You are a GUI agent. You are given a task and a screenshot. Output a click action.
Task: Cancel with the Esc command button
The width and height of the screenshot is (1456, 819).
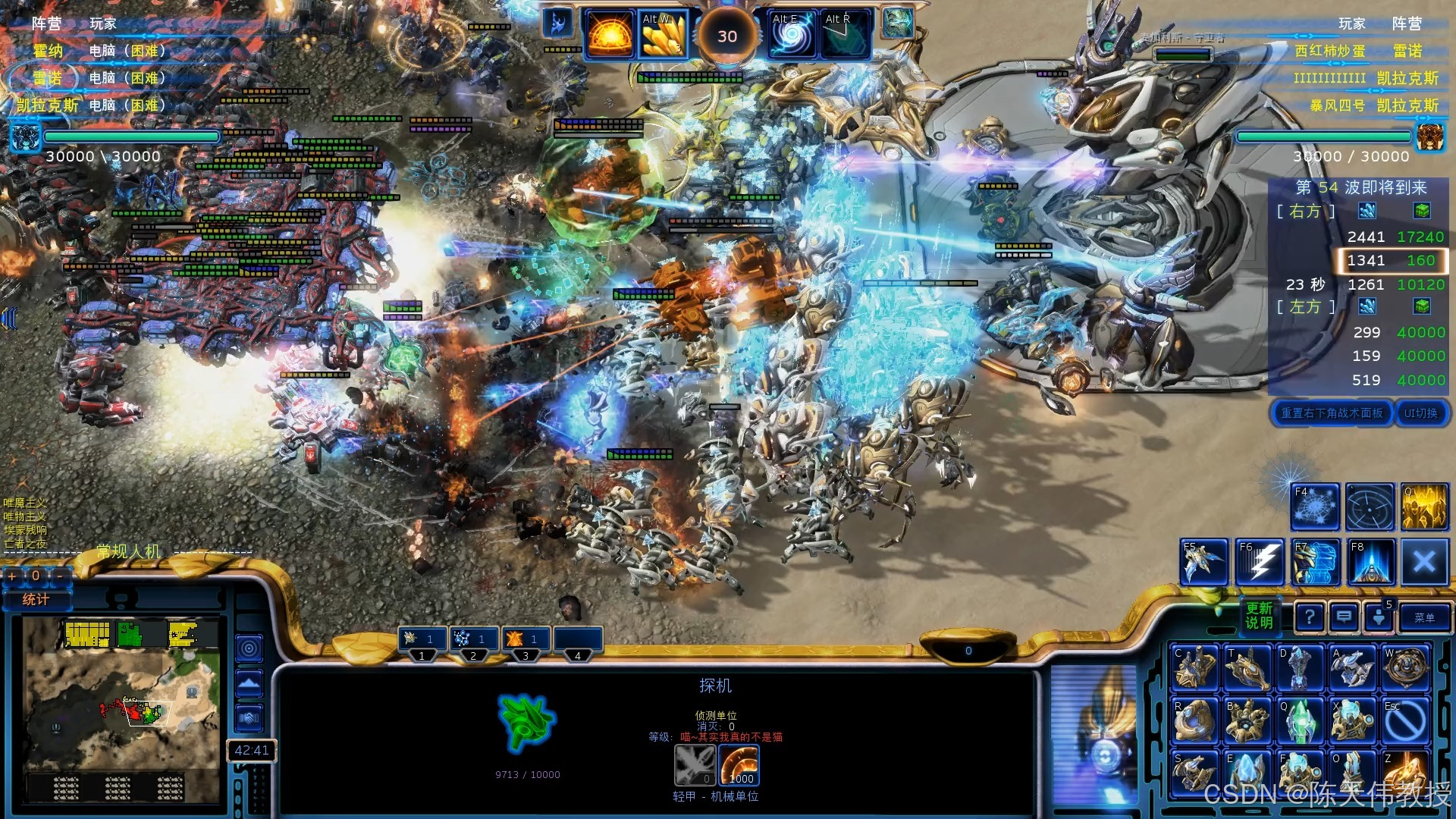[1405, 720]
